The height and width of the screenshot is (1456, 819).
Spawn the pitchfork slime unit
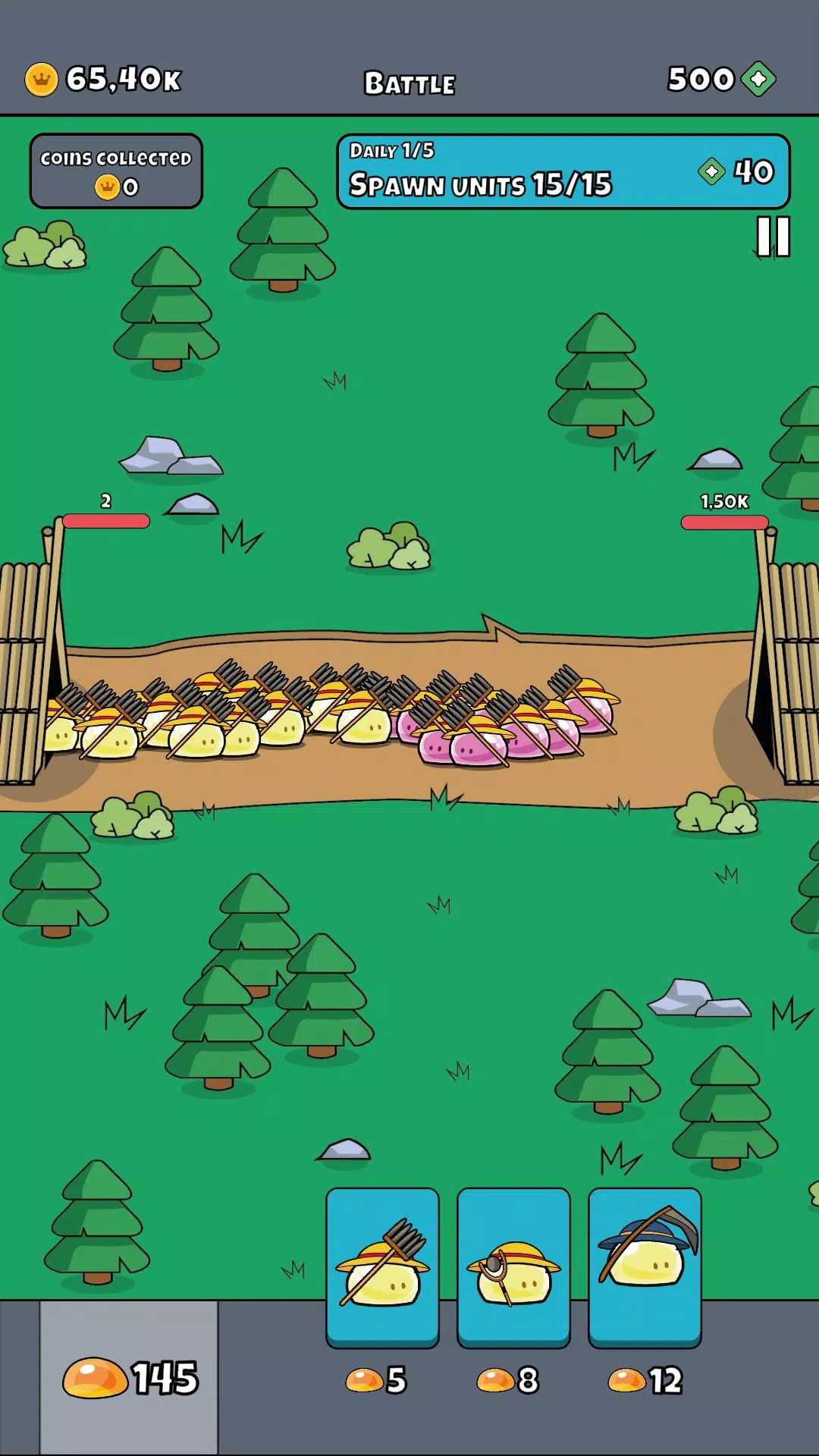pos(382,1266)
